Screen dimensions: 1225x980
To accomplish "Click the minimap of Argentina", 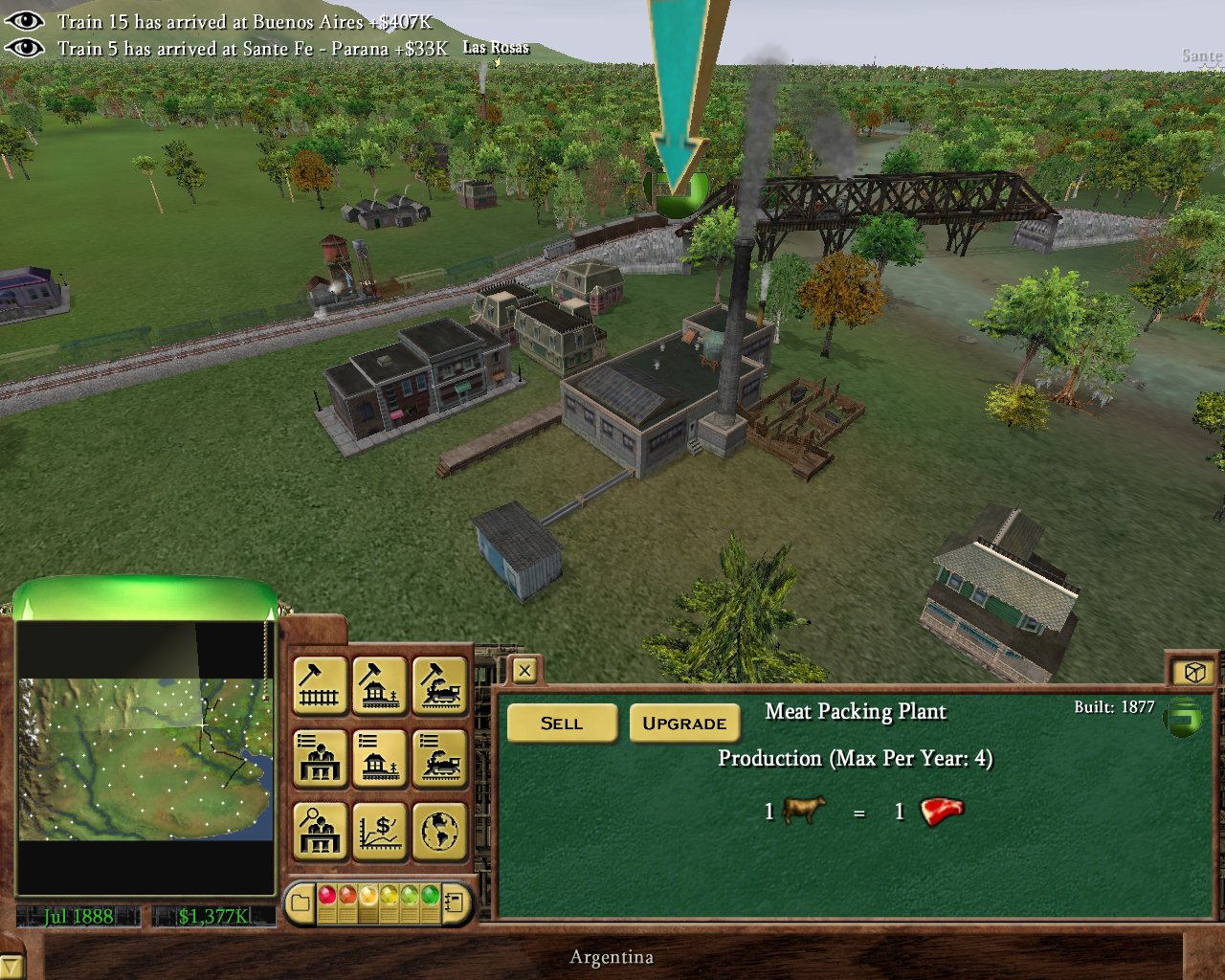I will point(144,758).
